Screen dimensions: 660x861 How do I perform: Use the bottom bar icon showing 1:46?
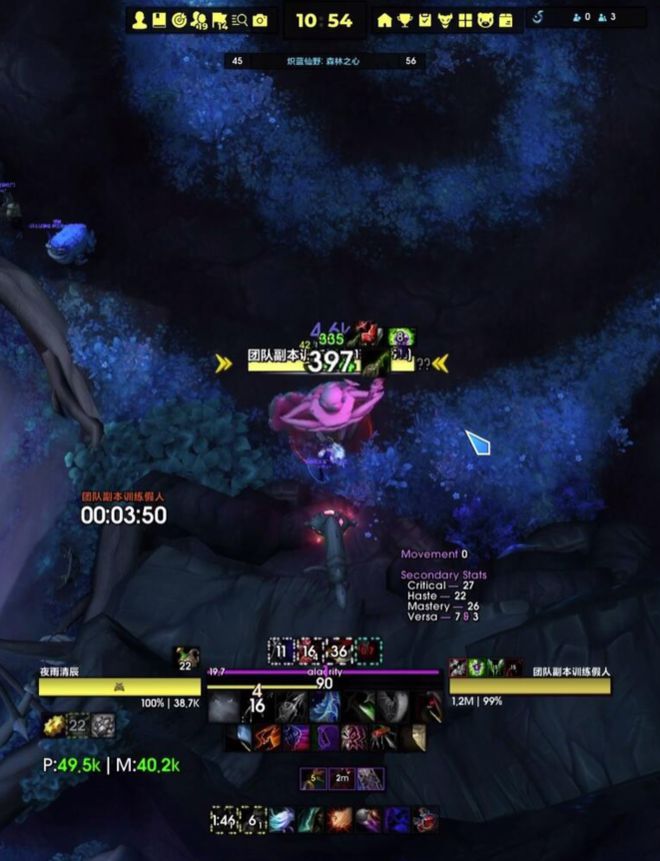[224, 820]
